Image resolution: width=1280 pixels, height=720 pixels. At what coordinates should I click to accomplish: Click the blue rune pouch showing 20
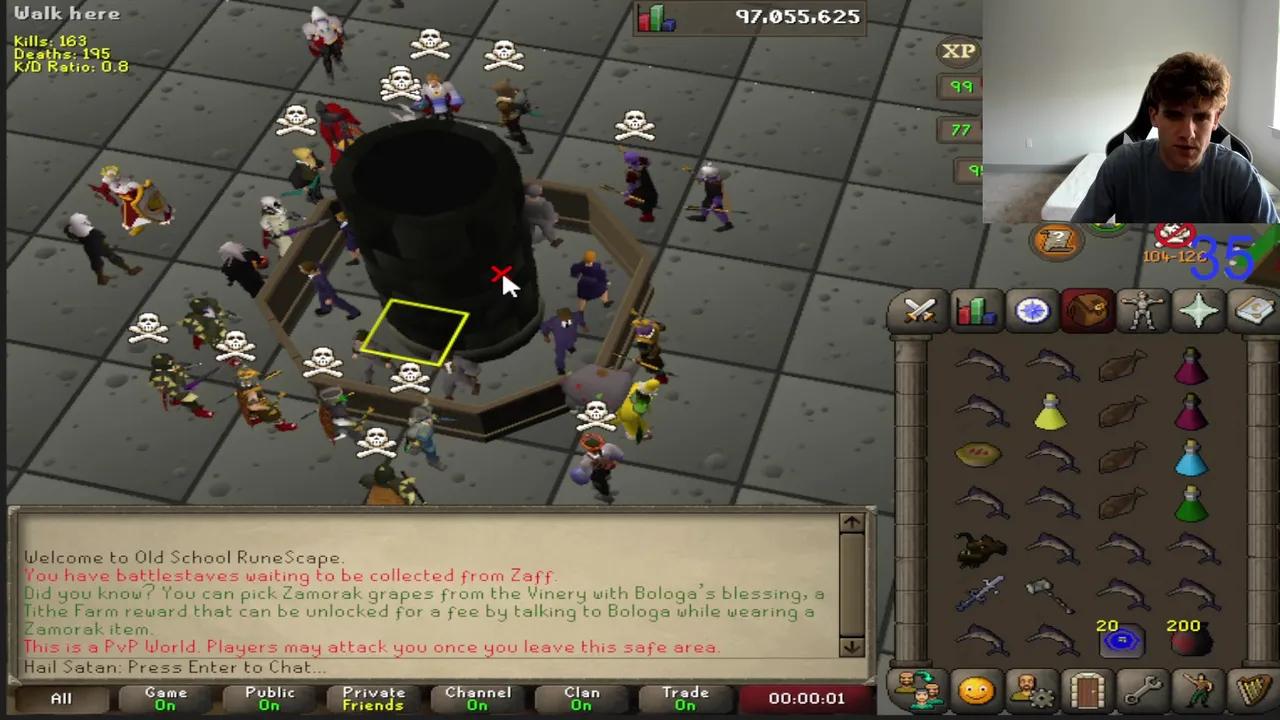[1122, 643]
